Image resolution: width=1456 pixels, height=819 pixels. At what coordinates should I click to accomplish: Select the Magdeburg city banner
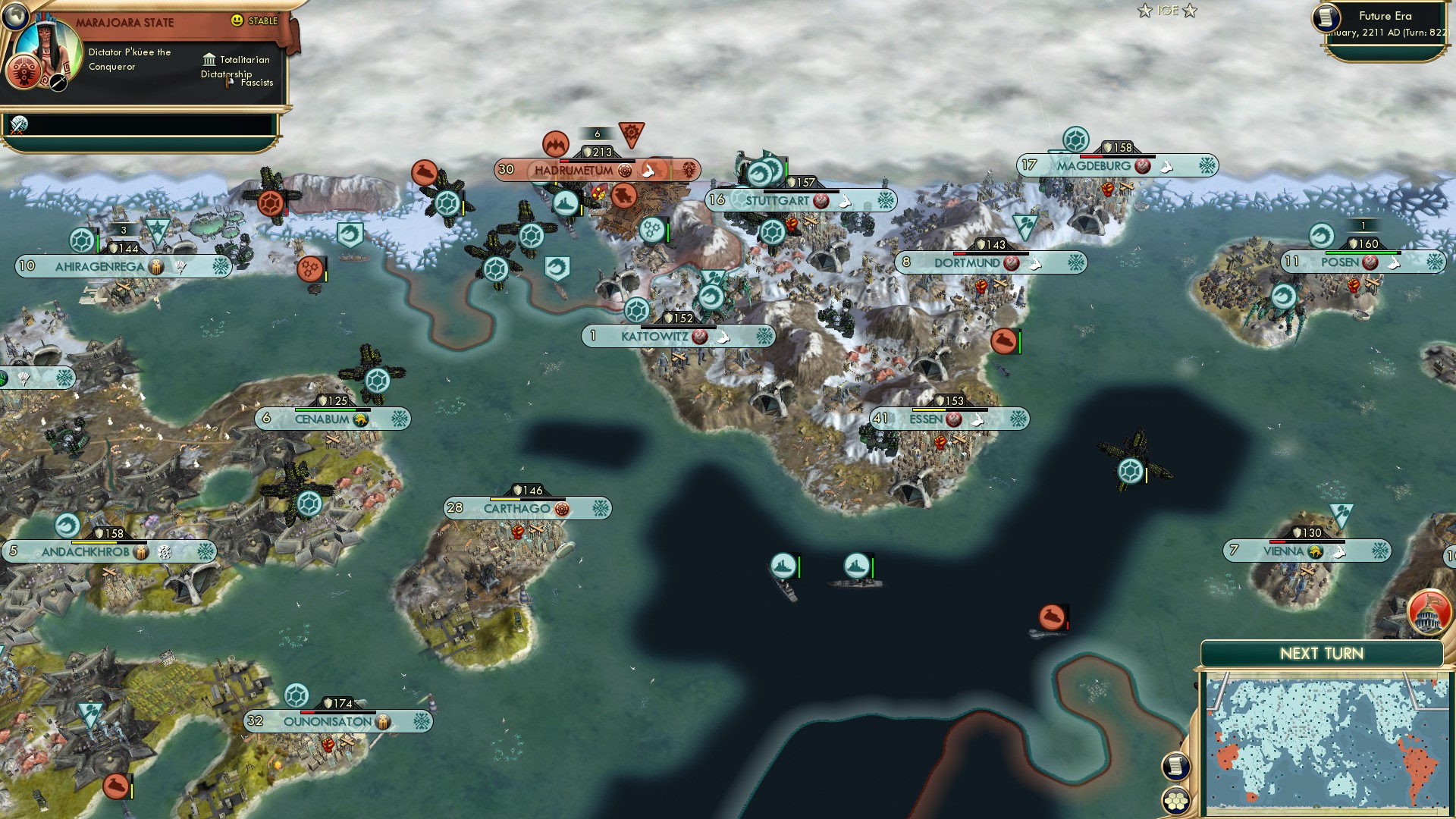(x=1094, y=166)
